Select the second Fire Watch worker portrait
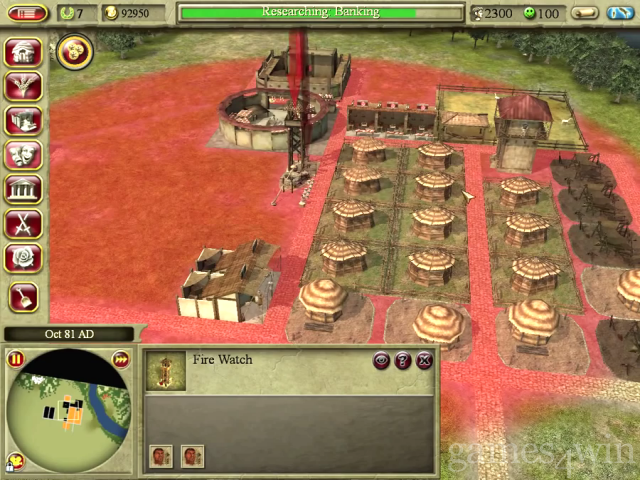The height and width of the screenshot is (480, 640). pos(192,457)
